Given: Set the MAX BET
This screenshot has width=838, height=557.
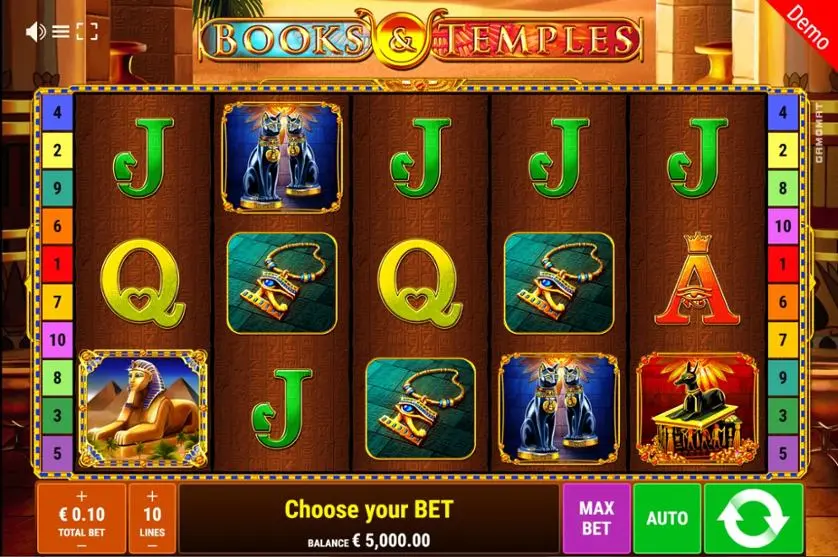Looking at the screenshot, I should [596, 518].
